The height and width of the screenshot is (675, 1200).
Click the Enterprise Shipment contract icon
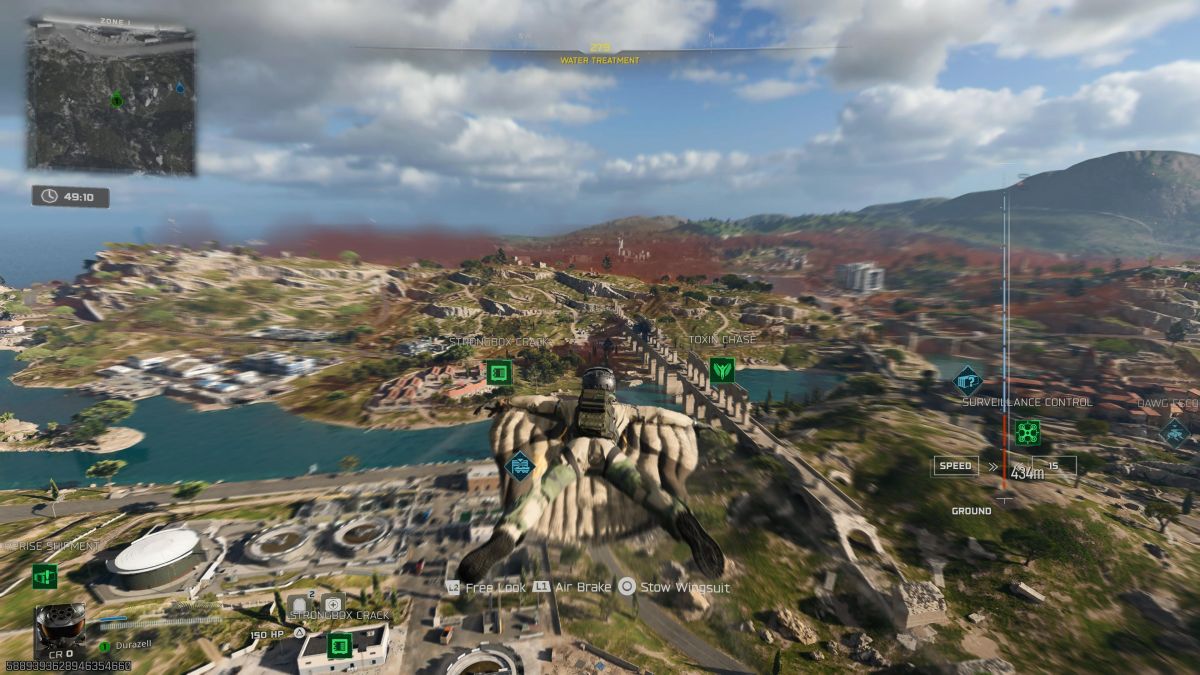pos(44,576)
